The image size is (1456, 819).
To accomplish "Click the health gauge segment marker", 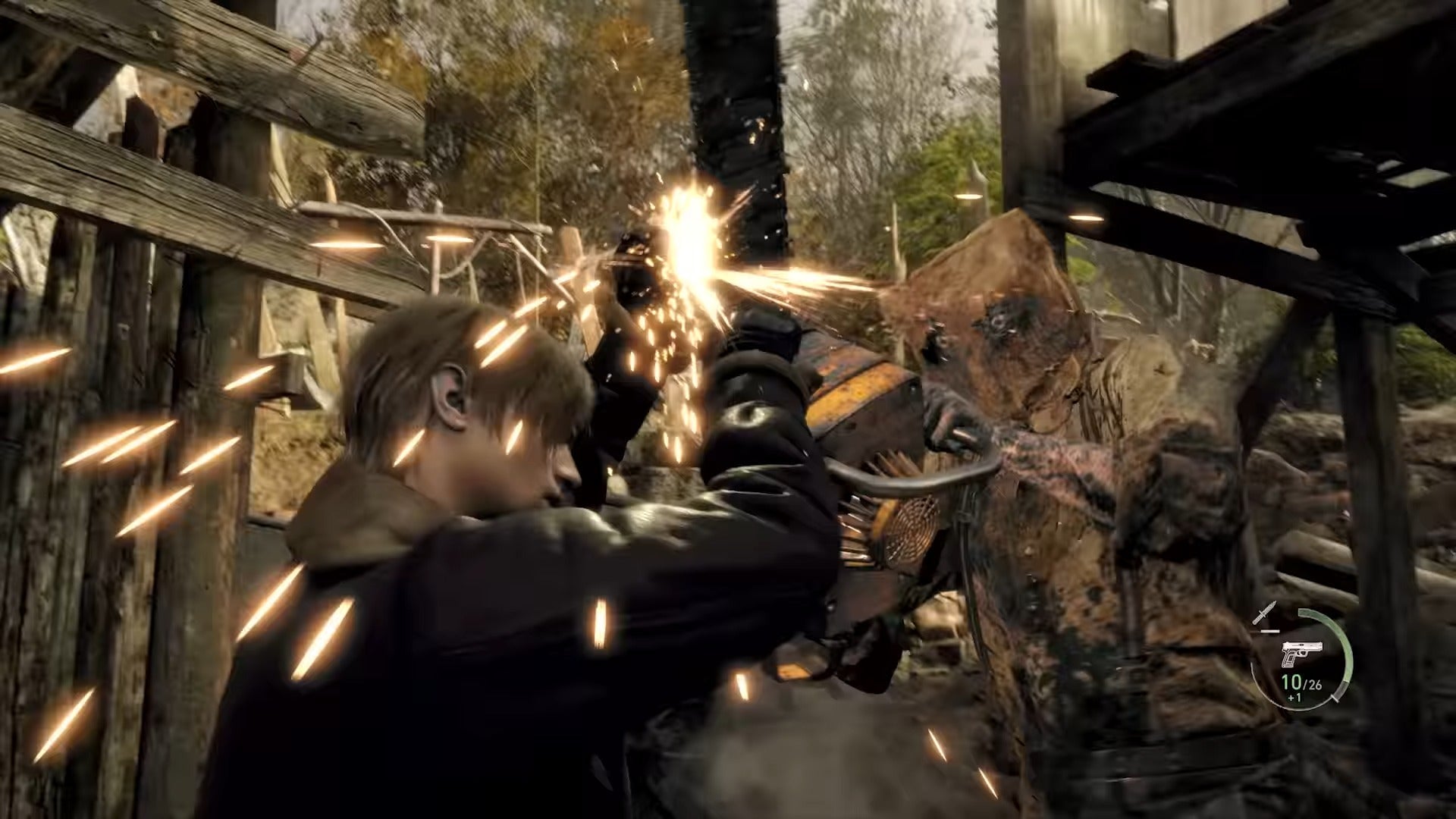I will pyautogui.click(x=1335, y=698).
